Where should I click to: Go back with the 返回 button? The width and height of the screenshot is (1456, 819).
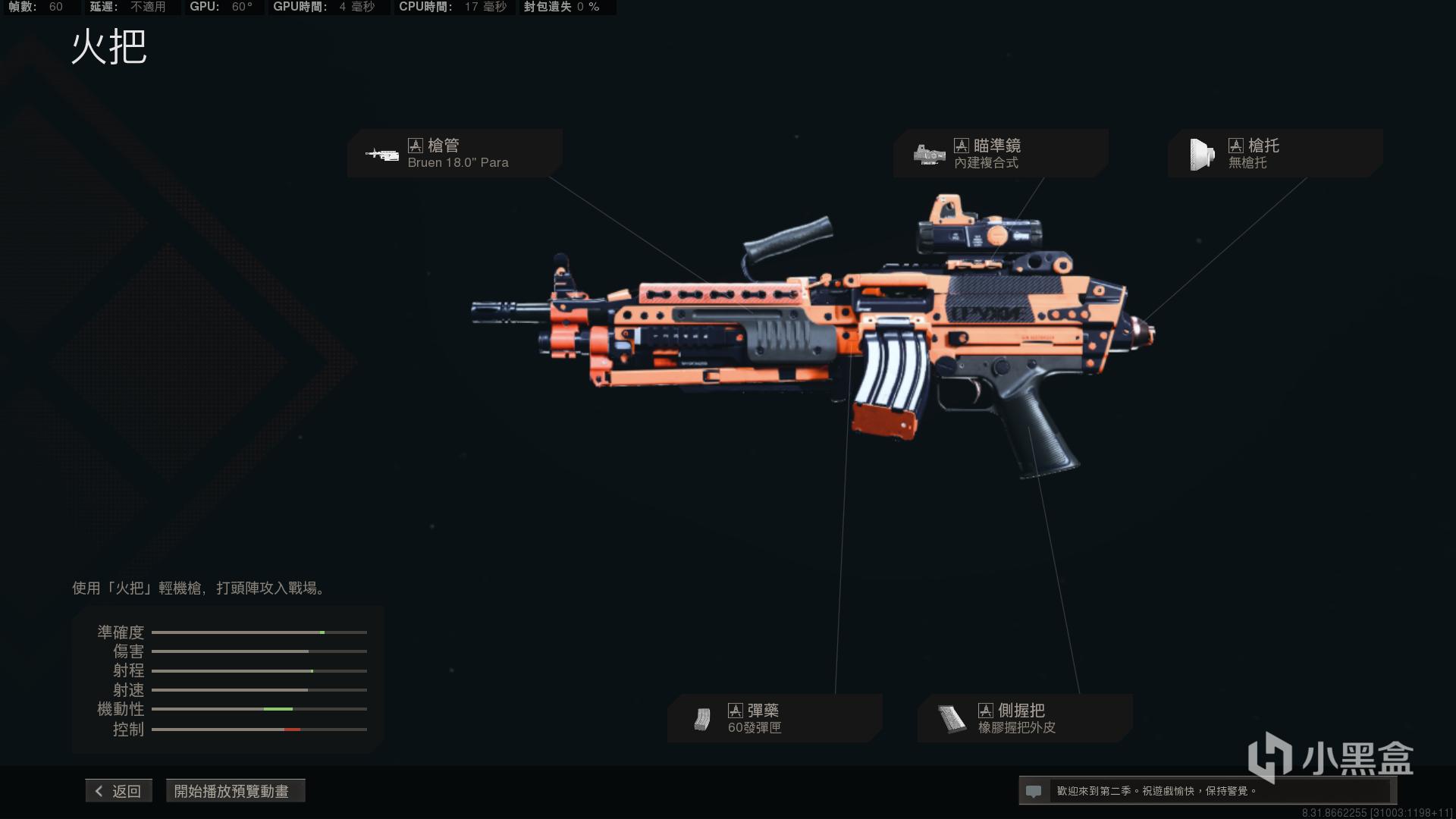click(x=119, y=791)
